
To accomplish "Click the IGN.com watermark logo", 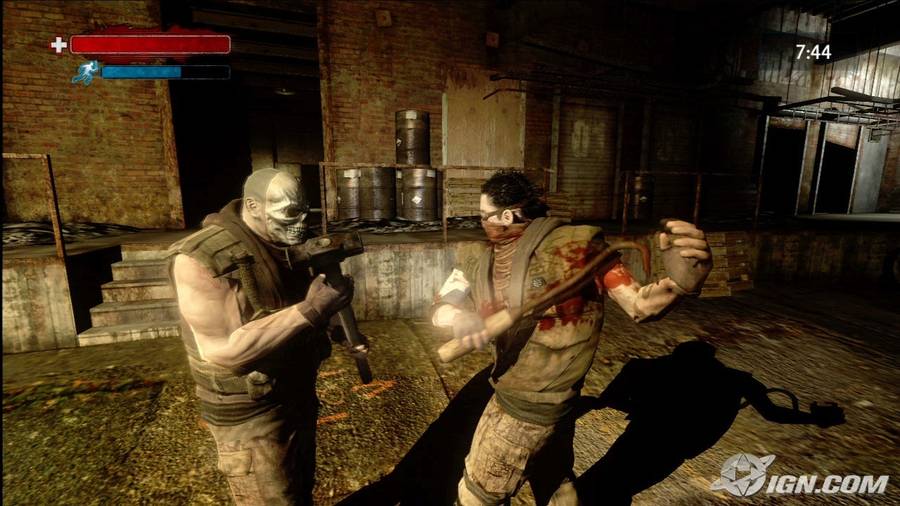I will pyautogui.click(x=799, y=474).
